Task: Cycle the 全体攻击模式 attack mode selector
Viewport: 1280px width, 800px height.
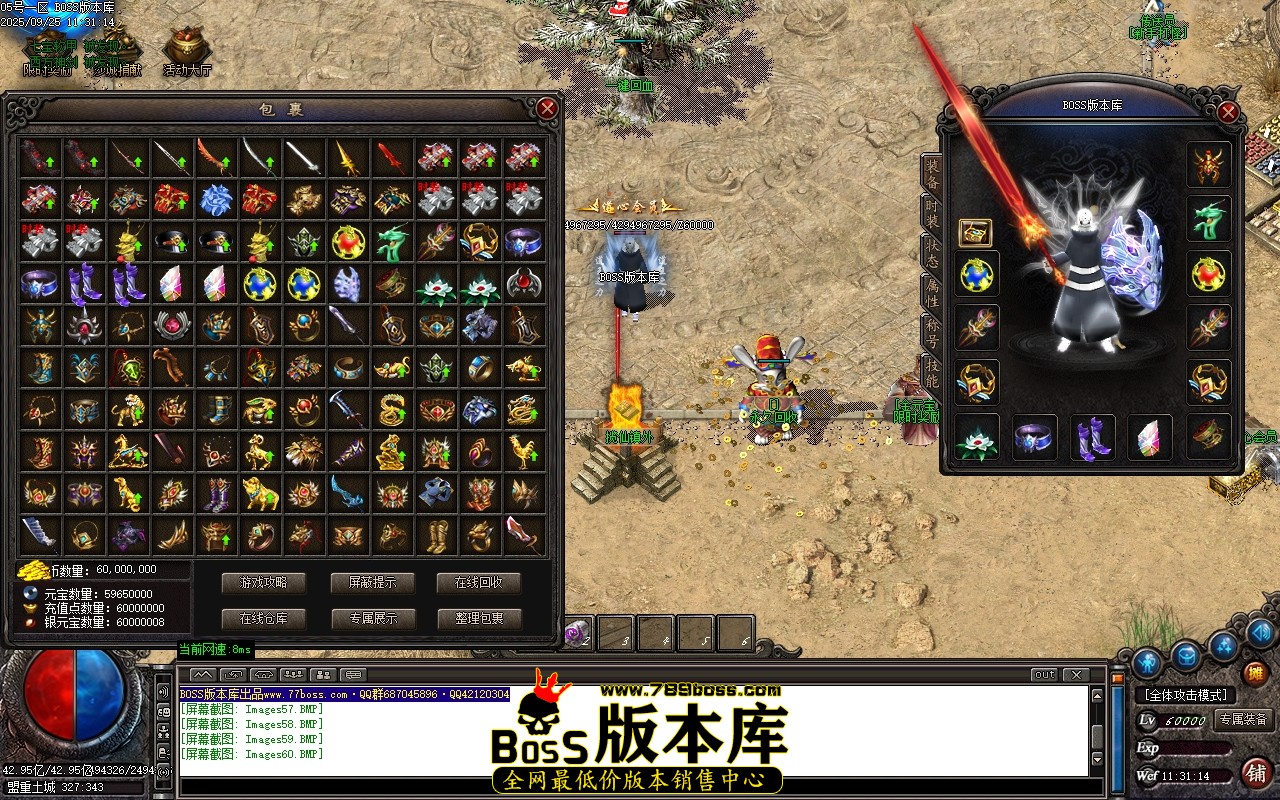Action: point(1186,694)
